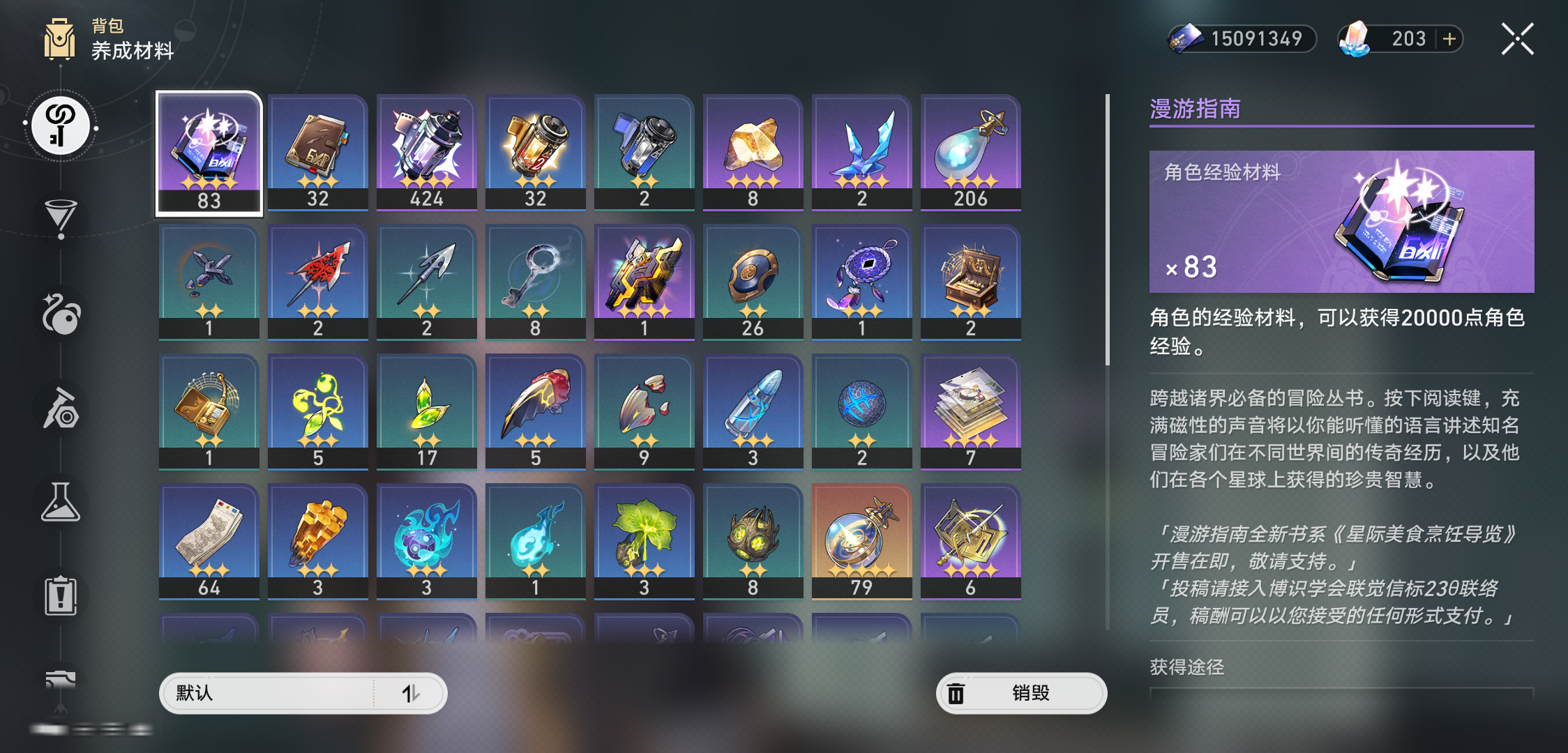This screenshot has width=1568, height=753.
Task: Open the exclamation clipboard mission items tab
Action: pos(61,596)
